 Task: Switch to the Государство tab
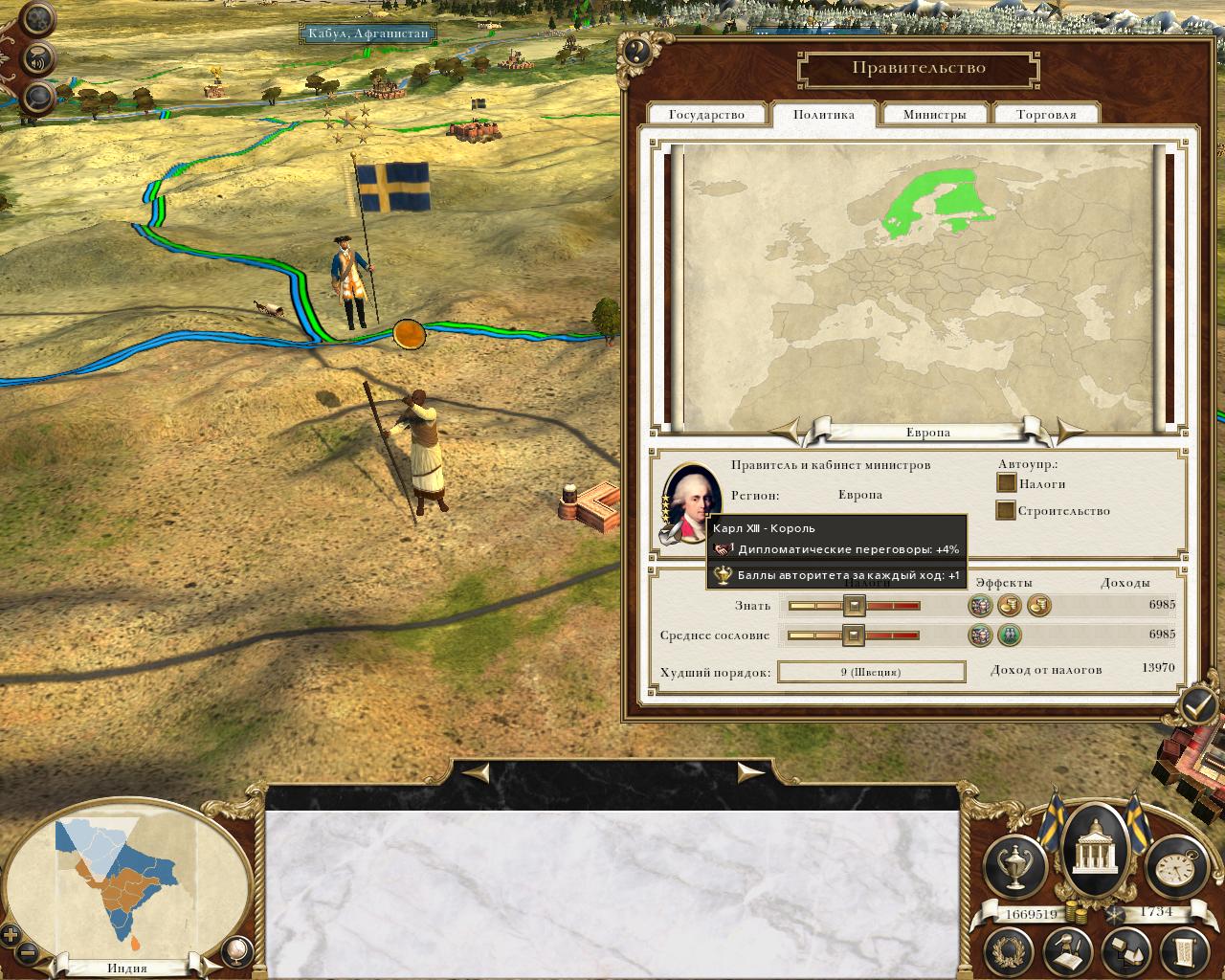click(x=706, y=115)
